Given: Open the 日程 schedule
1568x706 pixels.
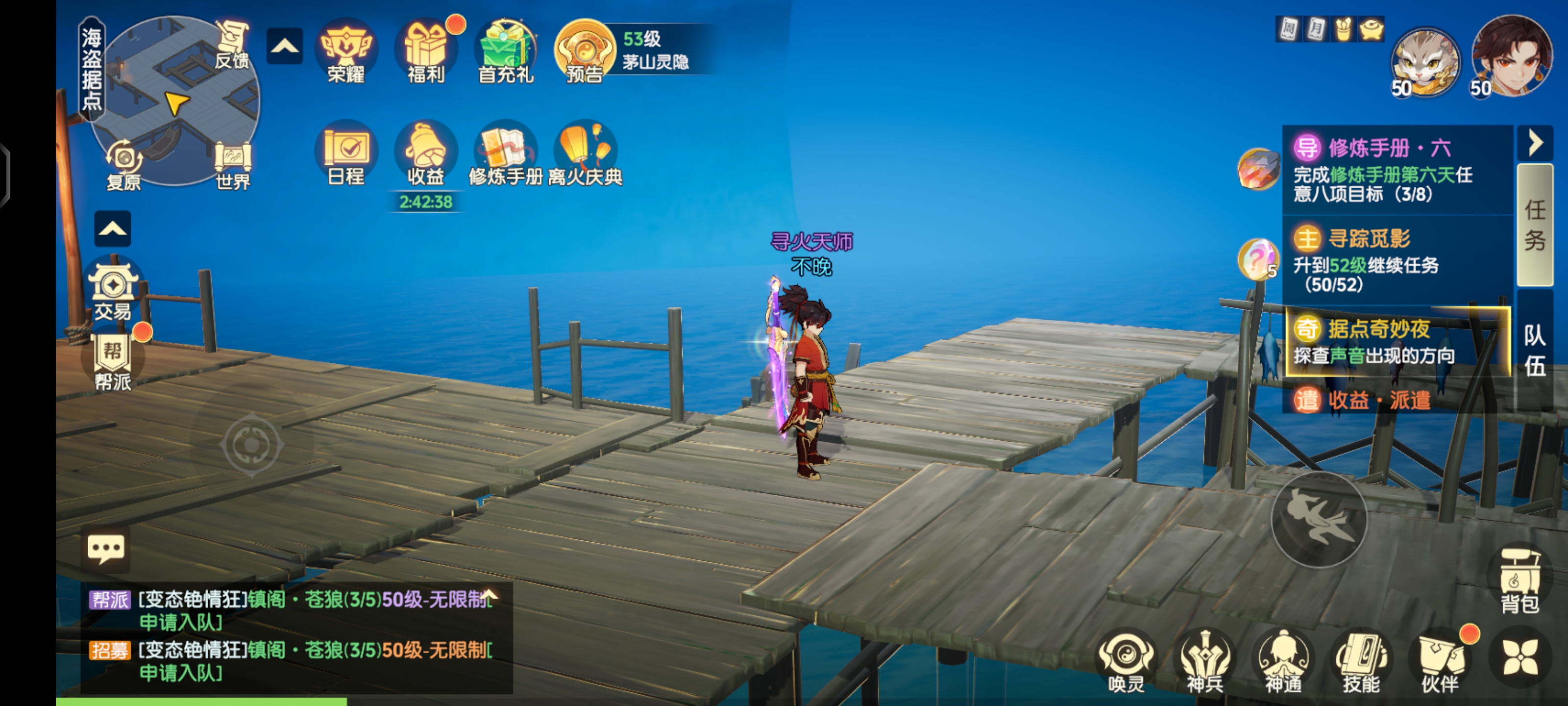Looking at the screenshot, I should (x=346, y=153).
